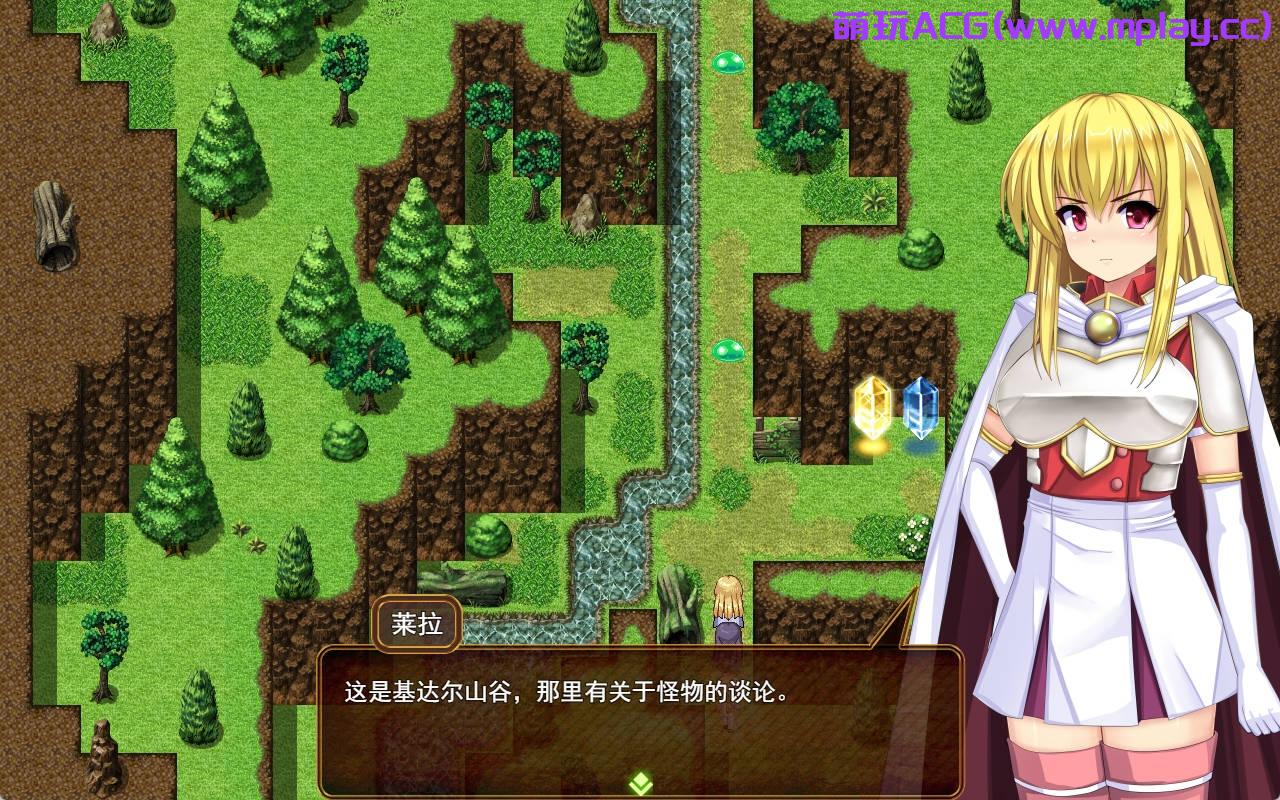Click the green slime near the top path
This screenshot has height=800, width=1280.
coord(729,62)
